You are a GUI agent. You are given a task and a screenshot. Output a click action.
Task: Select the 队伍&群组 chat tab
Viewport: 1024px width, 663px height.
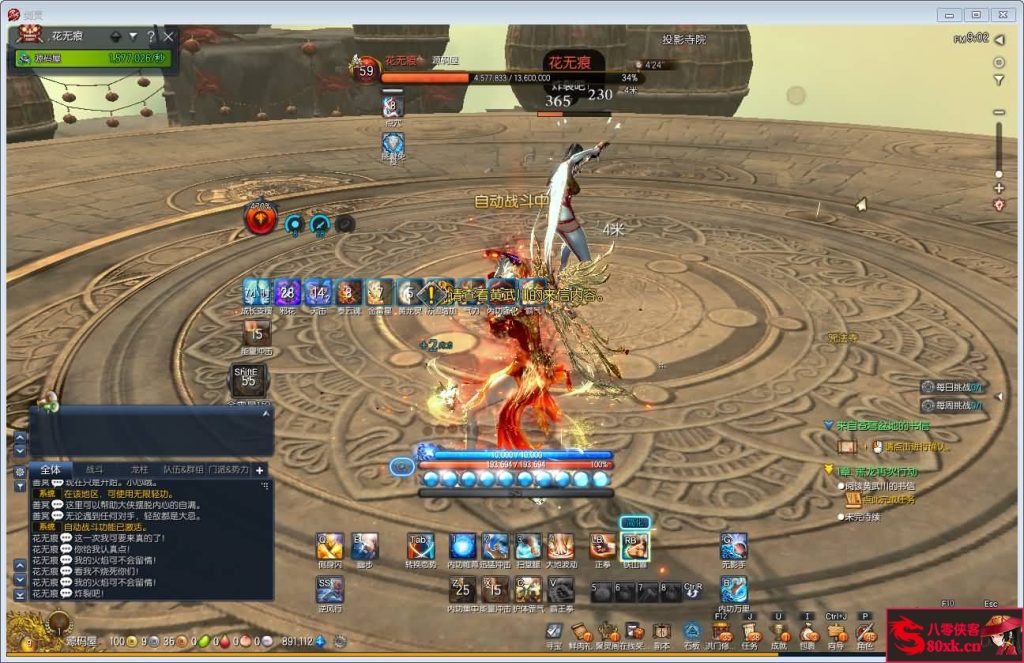pyautogui.click(x=183, y=469)
